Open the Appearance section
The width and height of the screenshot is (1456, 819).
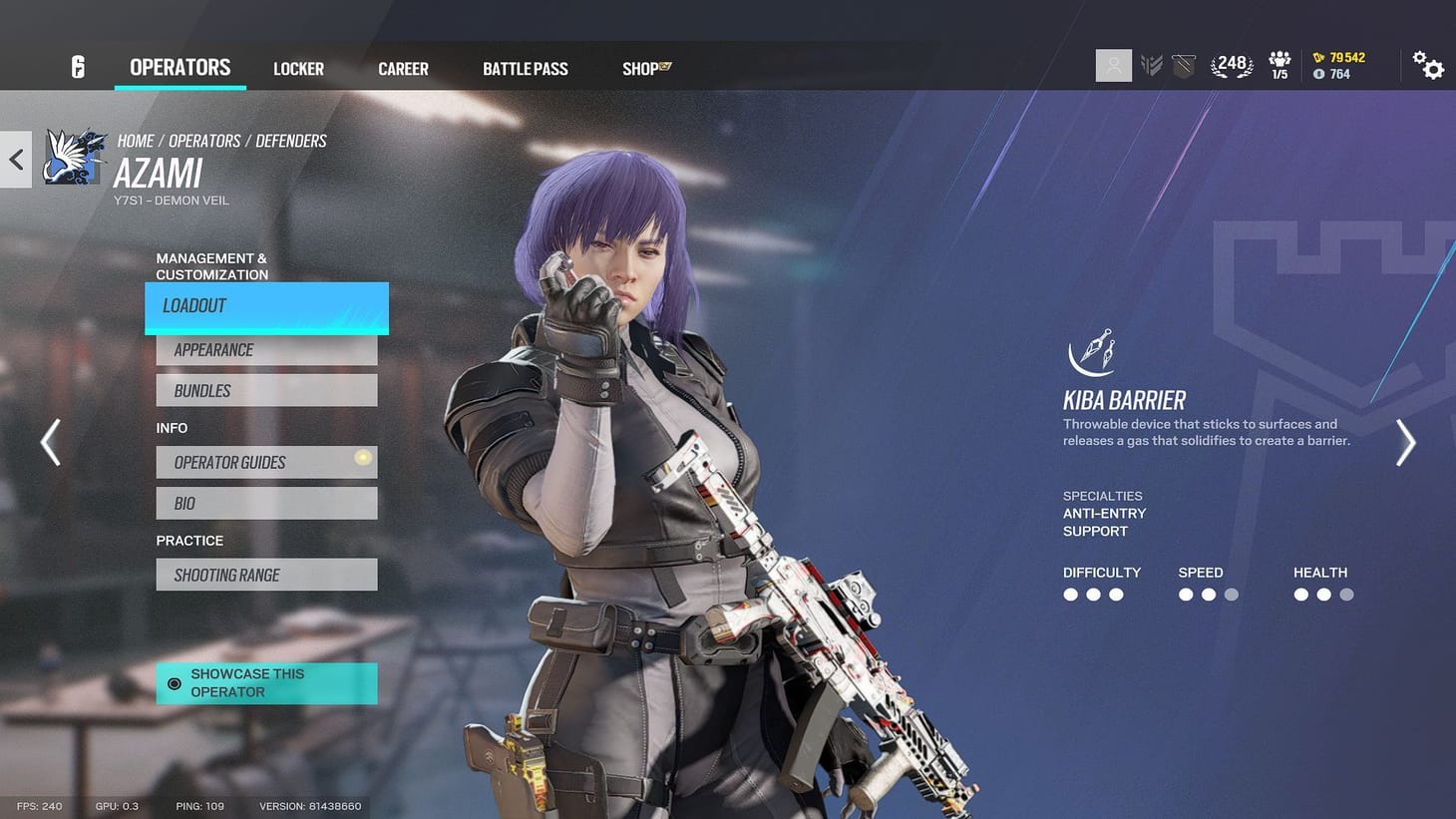pos(265,349)
